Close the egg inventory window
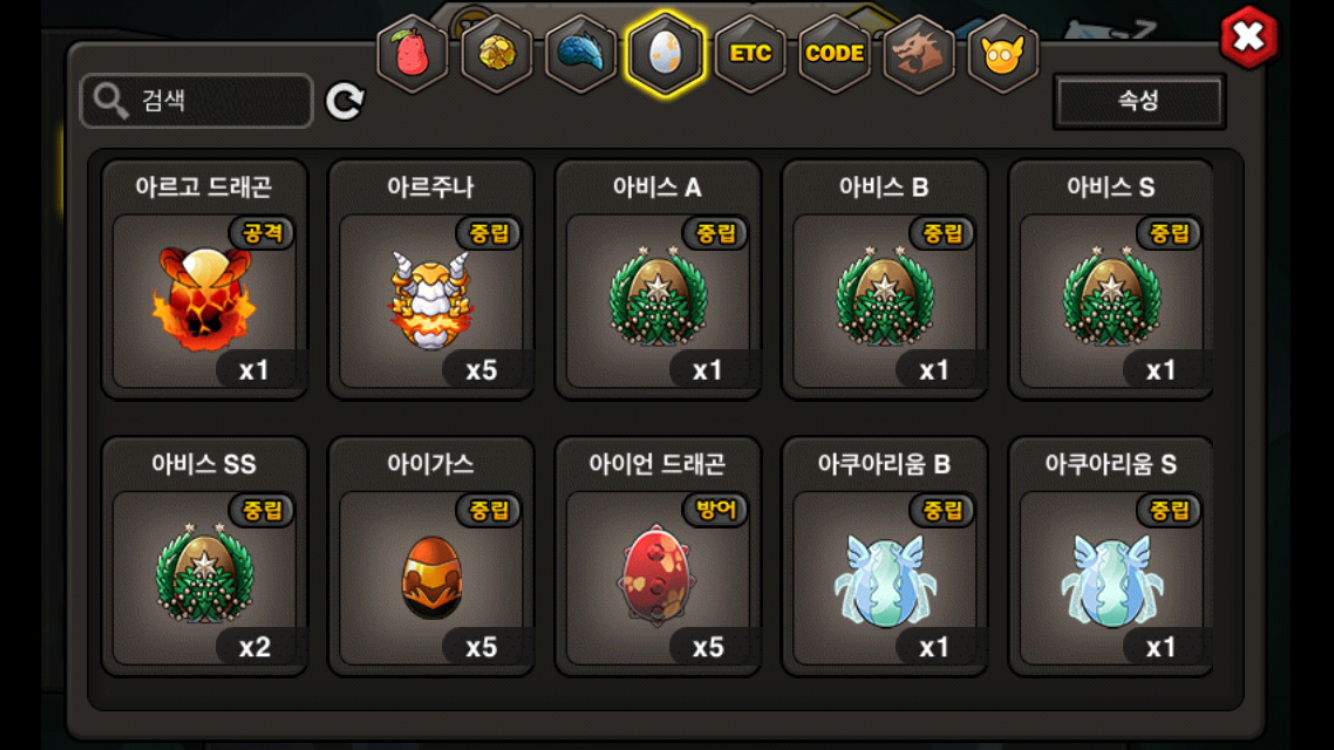Viewport: 1334px width, 750px height. coord(1248,38)
